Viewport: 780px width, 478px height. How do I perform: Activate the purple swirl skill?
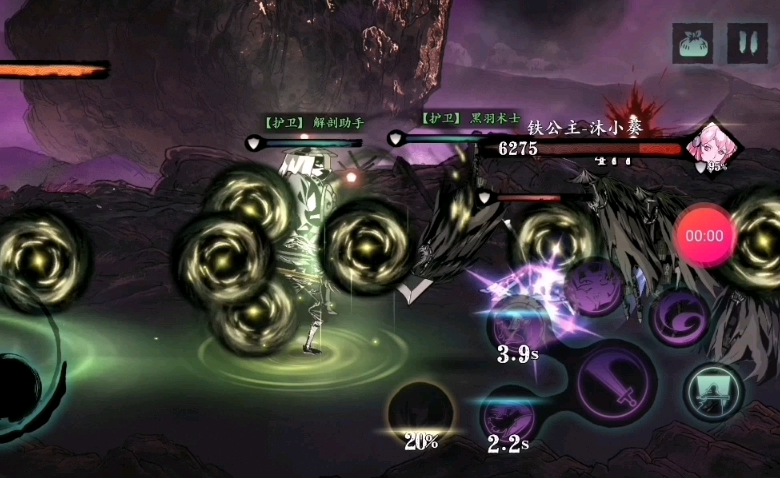pos(679,317)
